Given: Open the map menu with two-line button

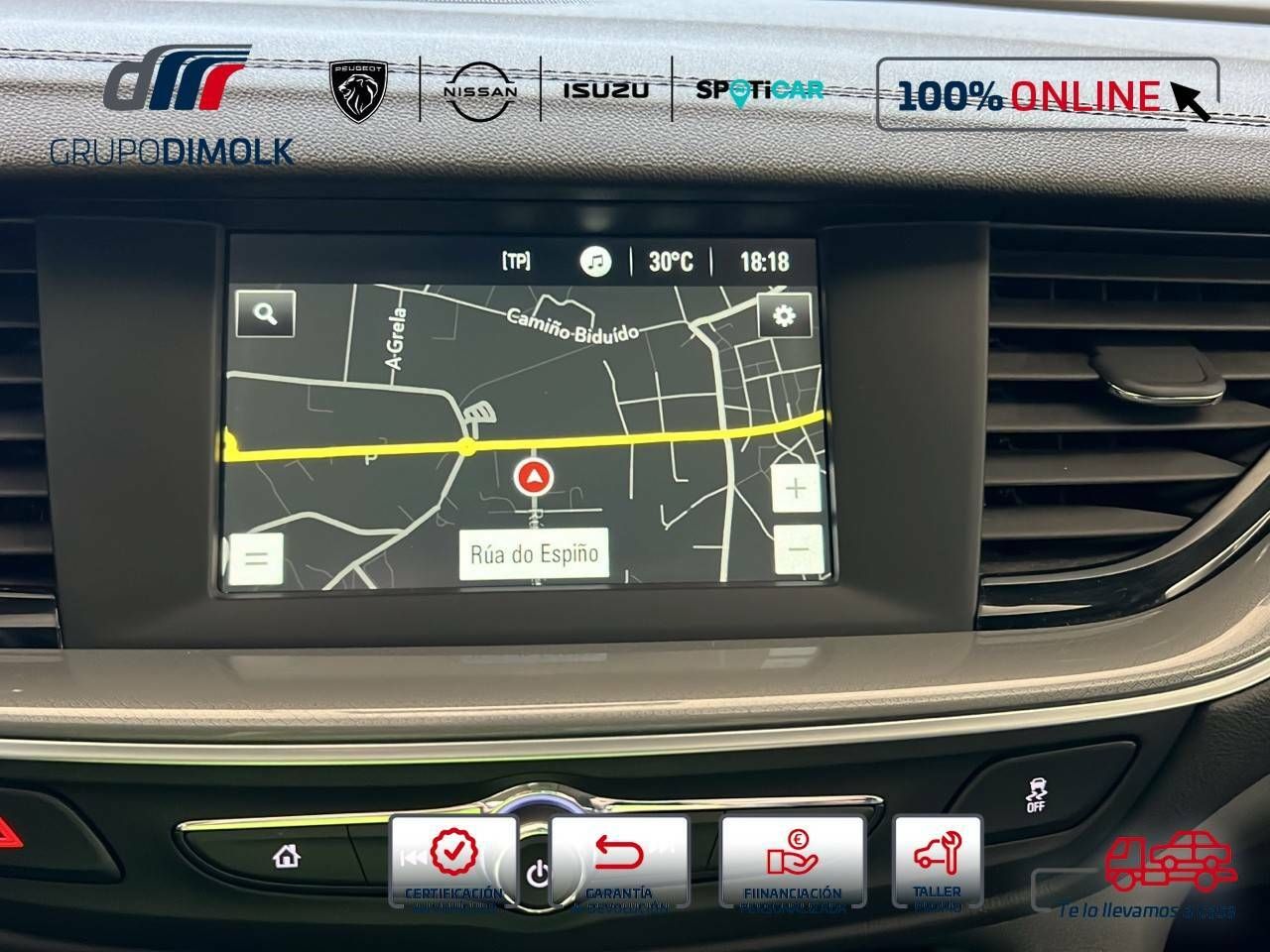Looking at the screenshot, I should pyautogui.click(x=256, y=557).
